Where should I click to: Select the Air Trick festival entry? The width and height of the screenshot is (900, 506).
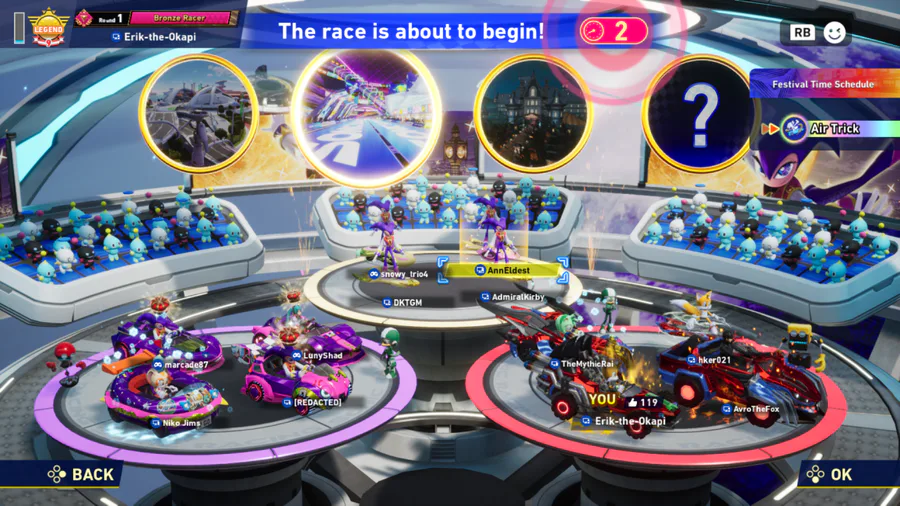point(834,128)
